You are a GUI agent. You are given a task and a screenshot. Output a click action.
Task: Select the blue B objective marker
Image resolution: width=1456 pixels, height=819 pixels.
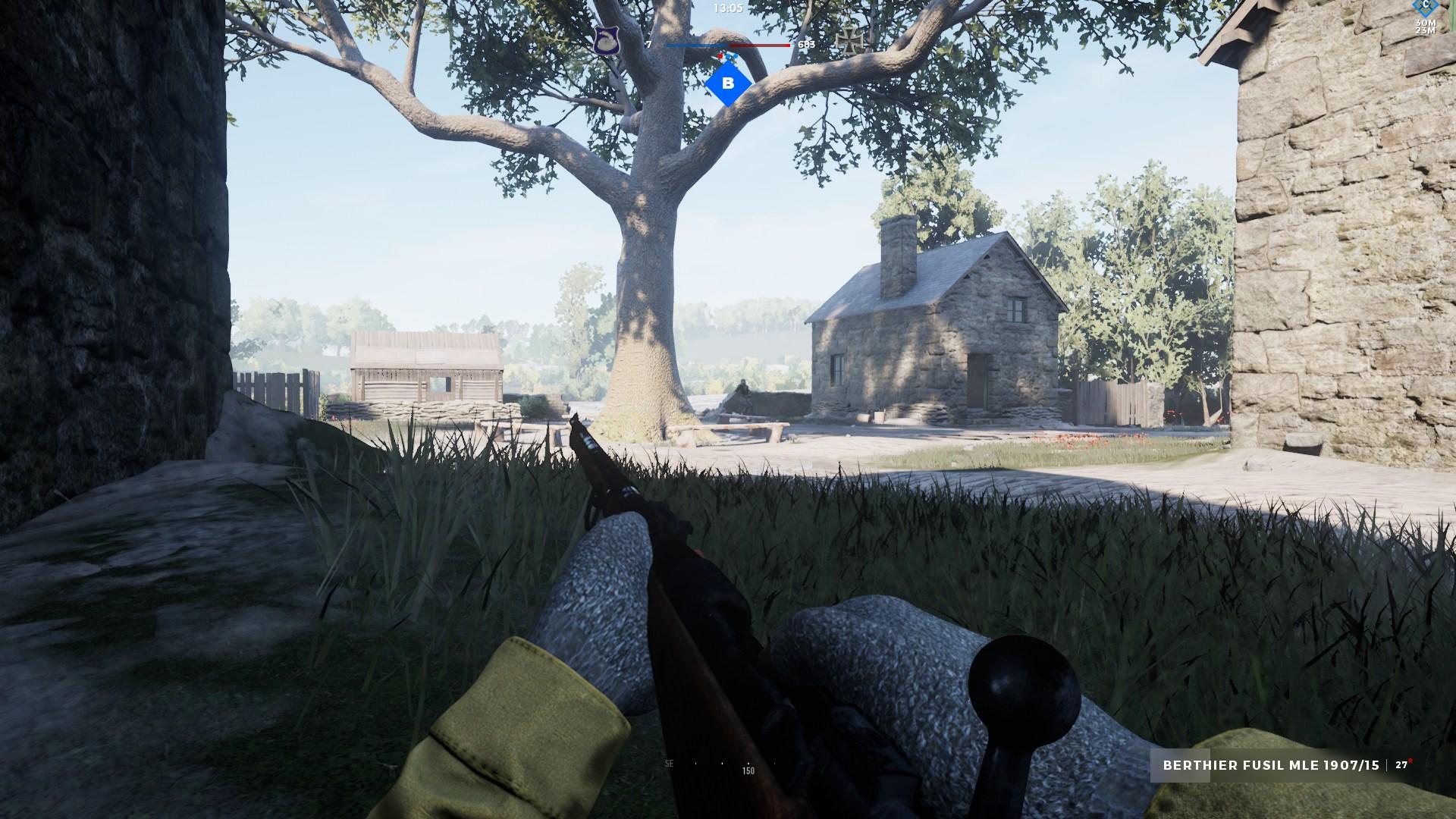coord(728,84)
